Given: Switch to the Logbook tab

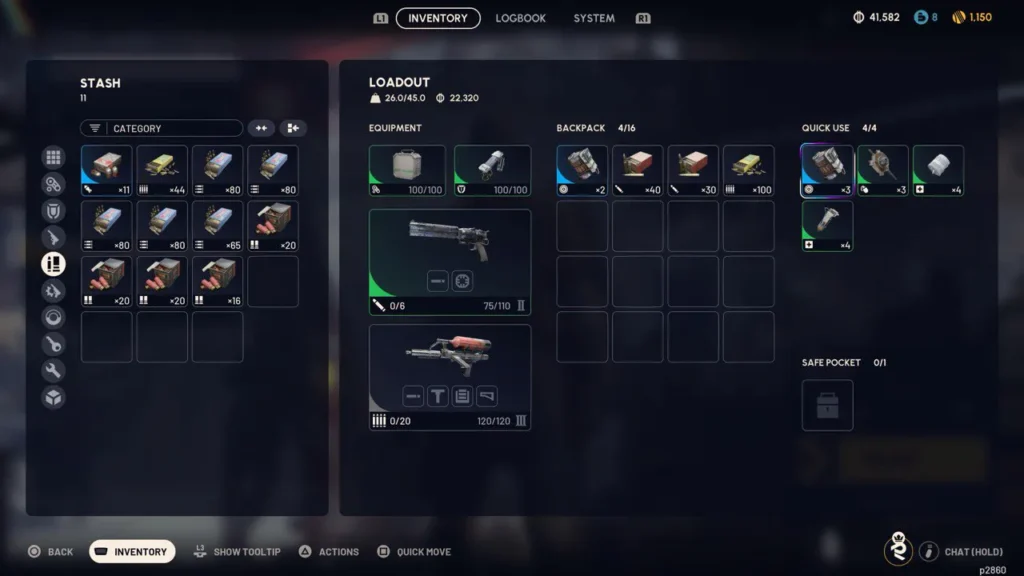Looking at the screenshot, I should [x=520, y=18].
